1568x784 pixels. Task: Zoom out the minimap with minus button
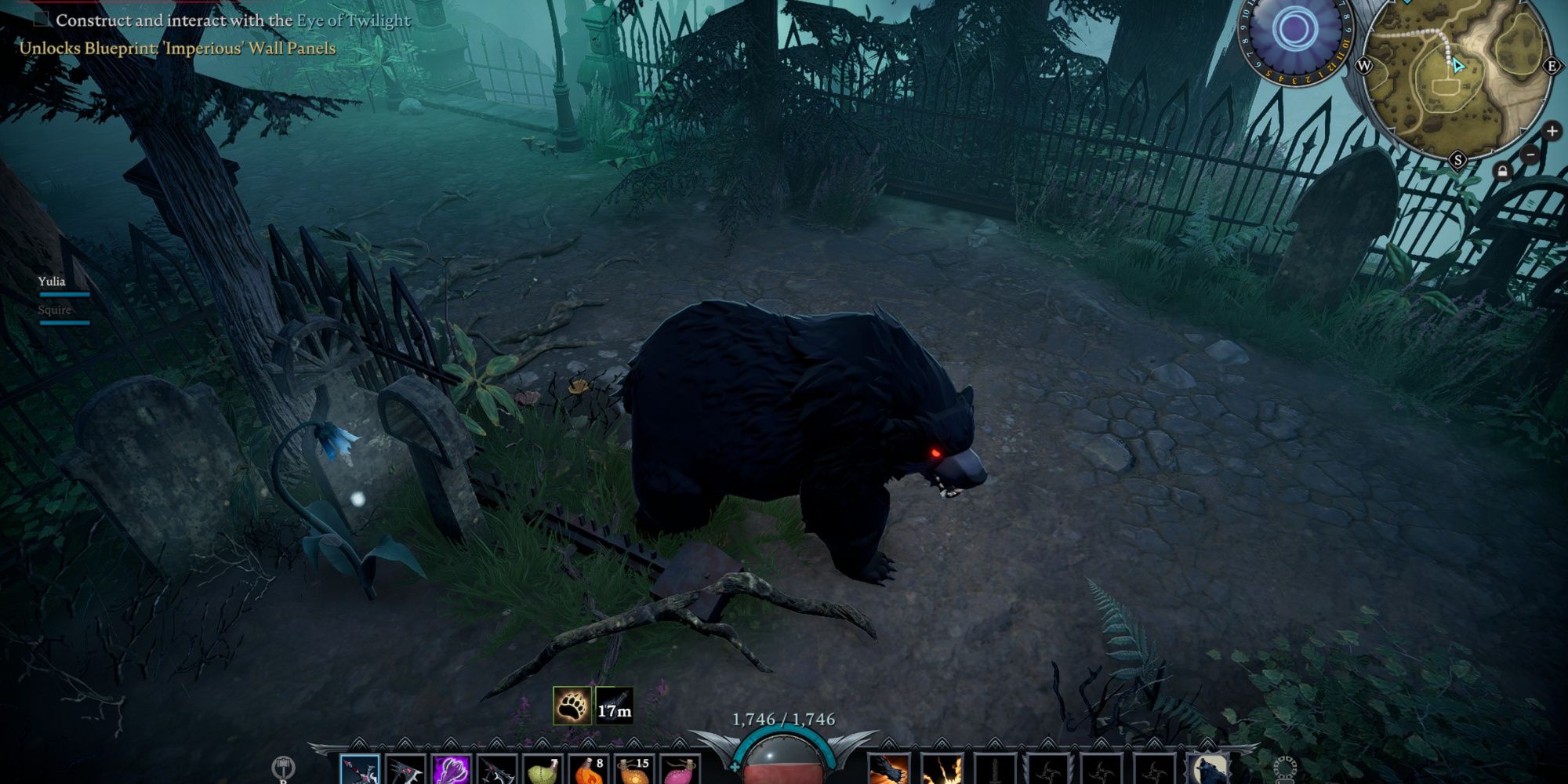1530,155
